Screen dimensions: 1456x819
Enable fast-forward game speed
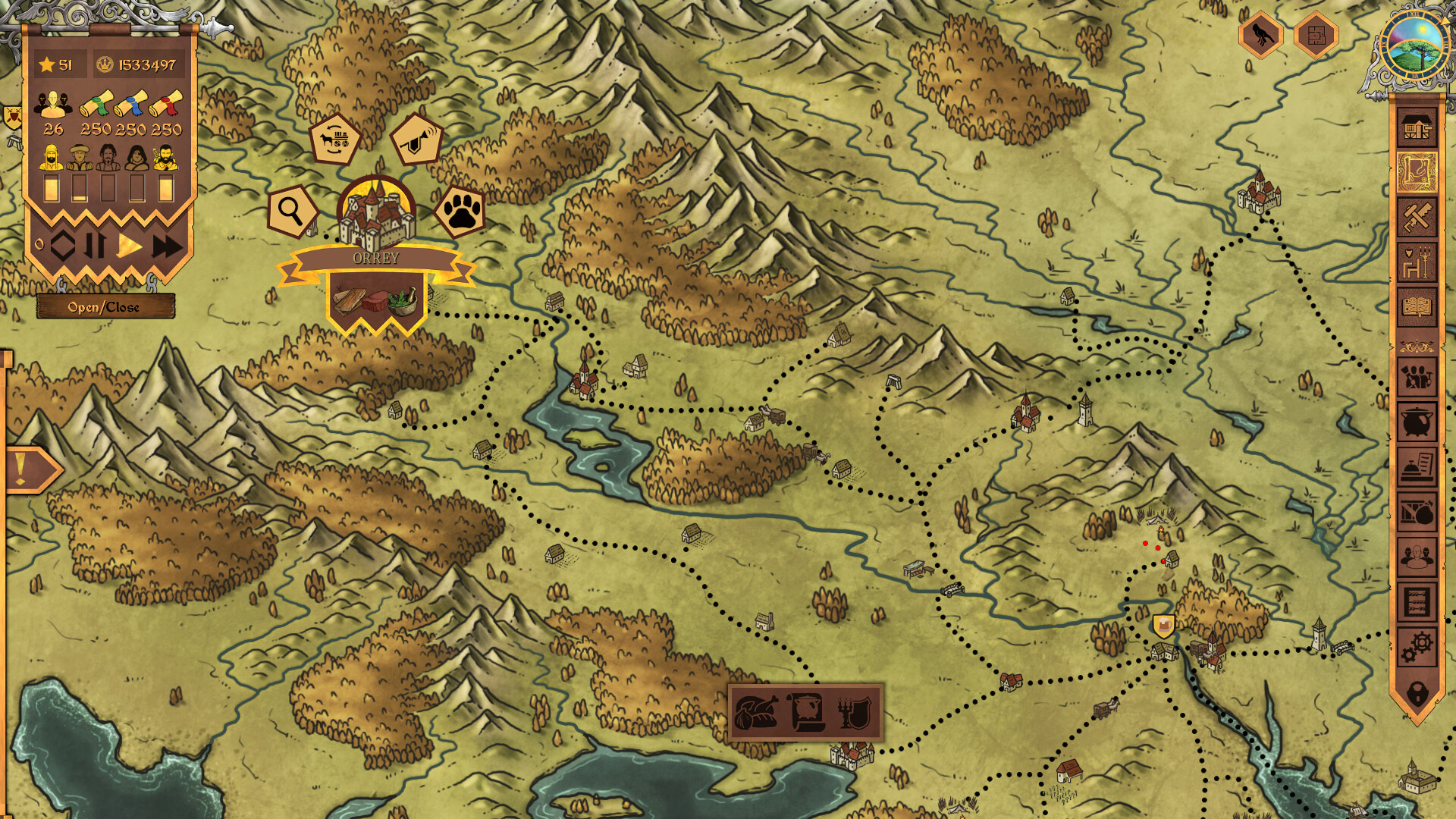(x=168, y=246)
